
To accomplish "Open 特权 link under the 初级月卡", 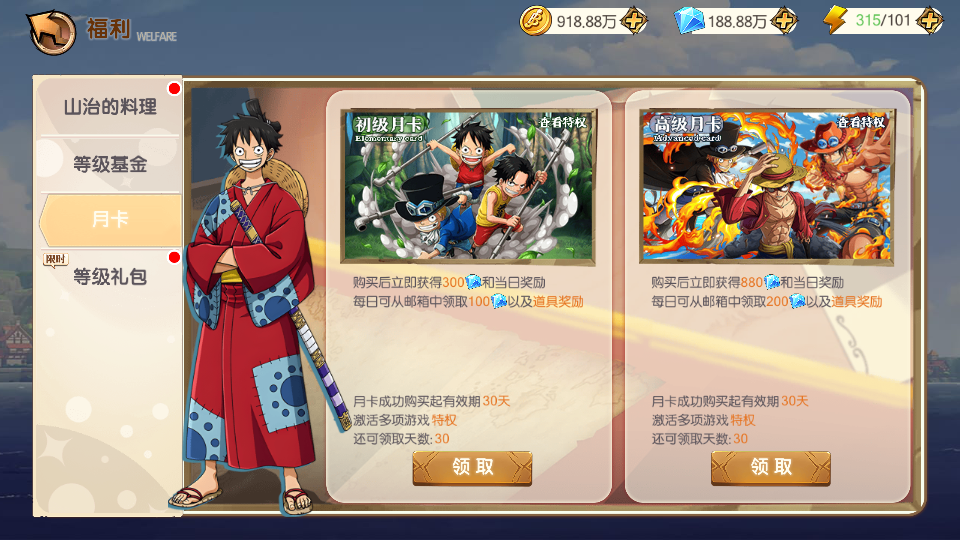I will pos(444,420).
